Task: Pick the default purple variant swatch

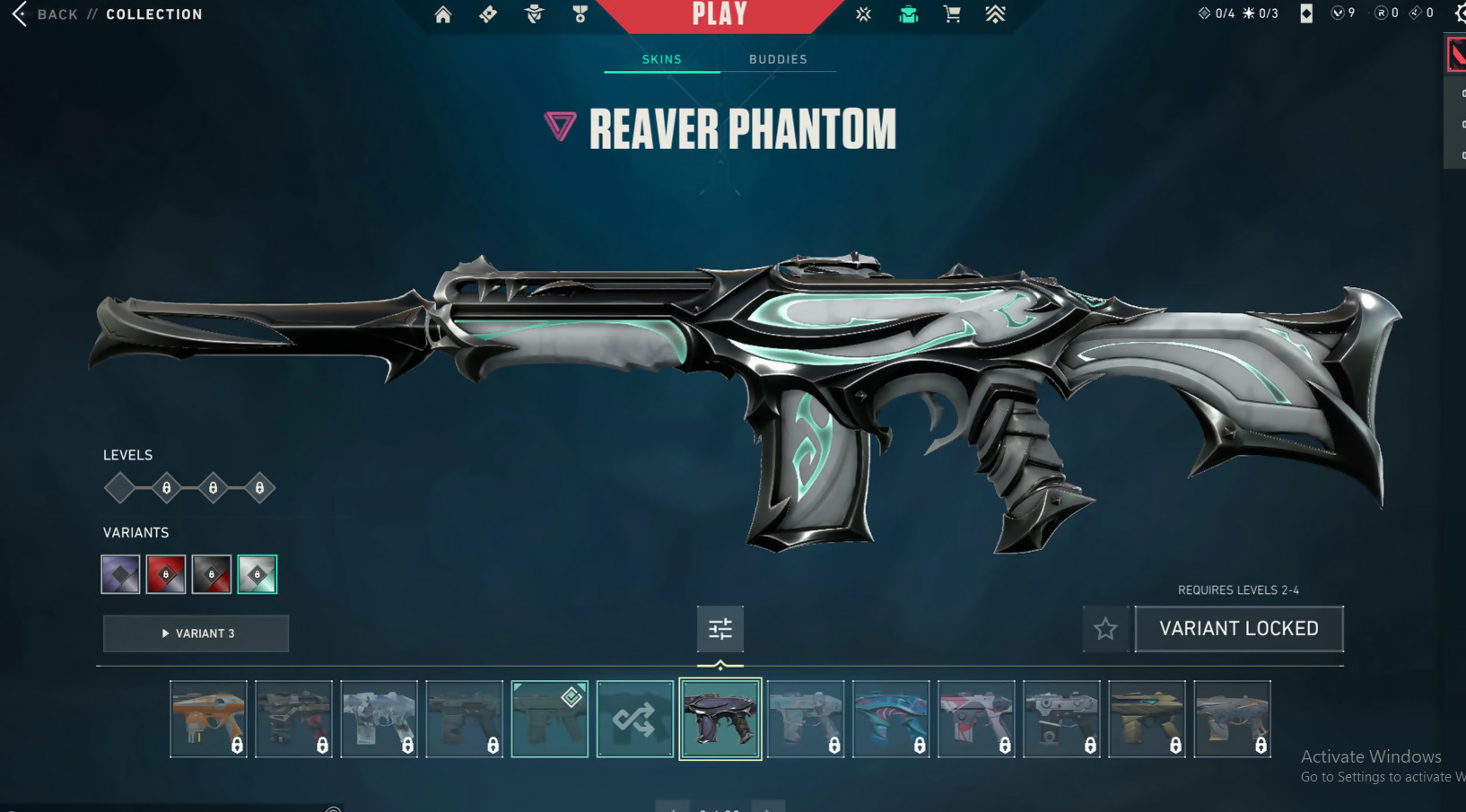Action: [120, 574]
